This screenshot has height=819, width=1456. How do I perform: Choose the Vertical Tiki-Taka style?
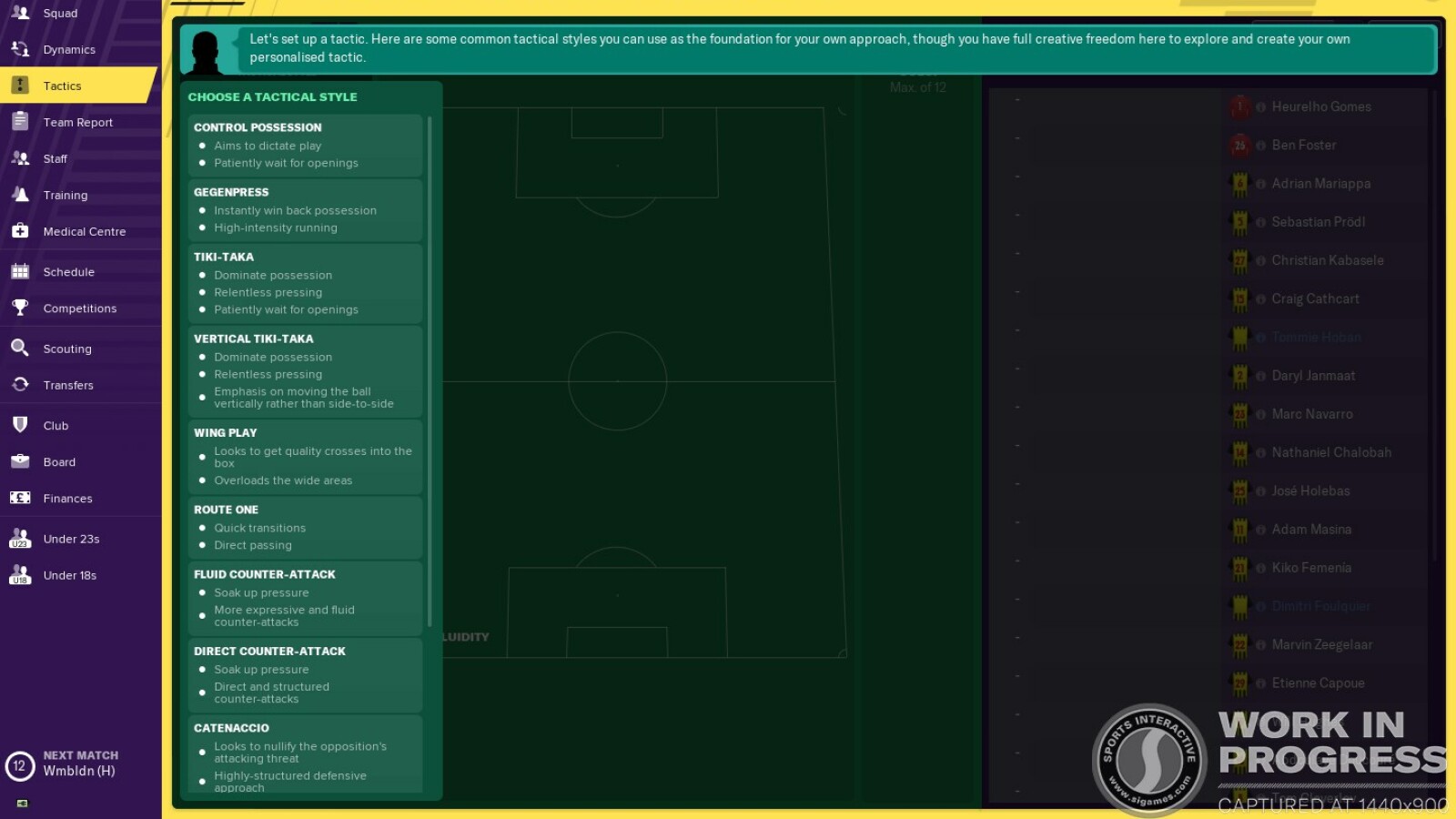305,371
